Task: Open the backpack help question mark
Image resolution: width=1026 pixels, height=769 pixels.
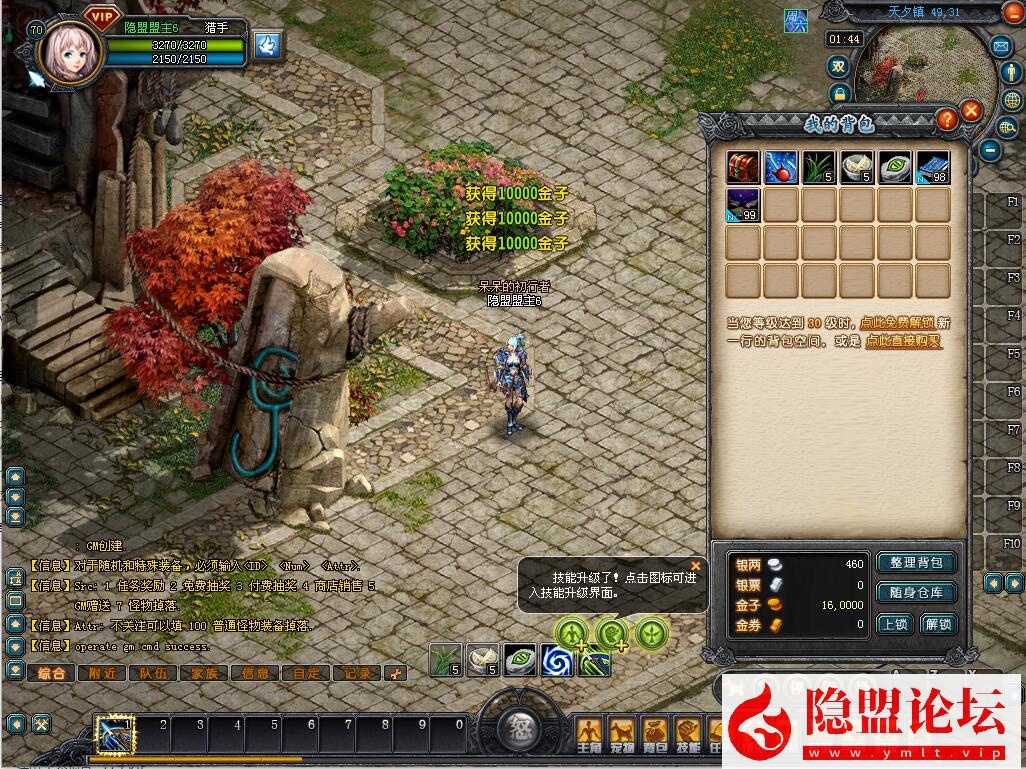Action: pyautogui.click(x=946, y=119)
